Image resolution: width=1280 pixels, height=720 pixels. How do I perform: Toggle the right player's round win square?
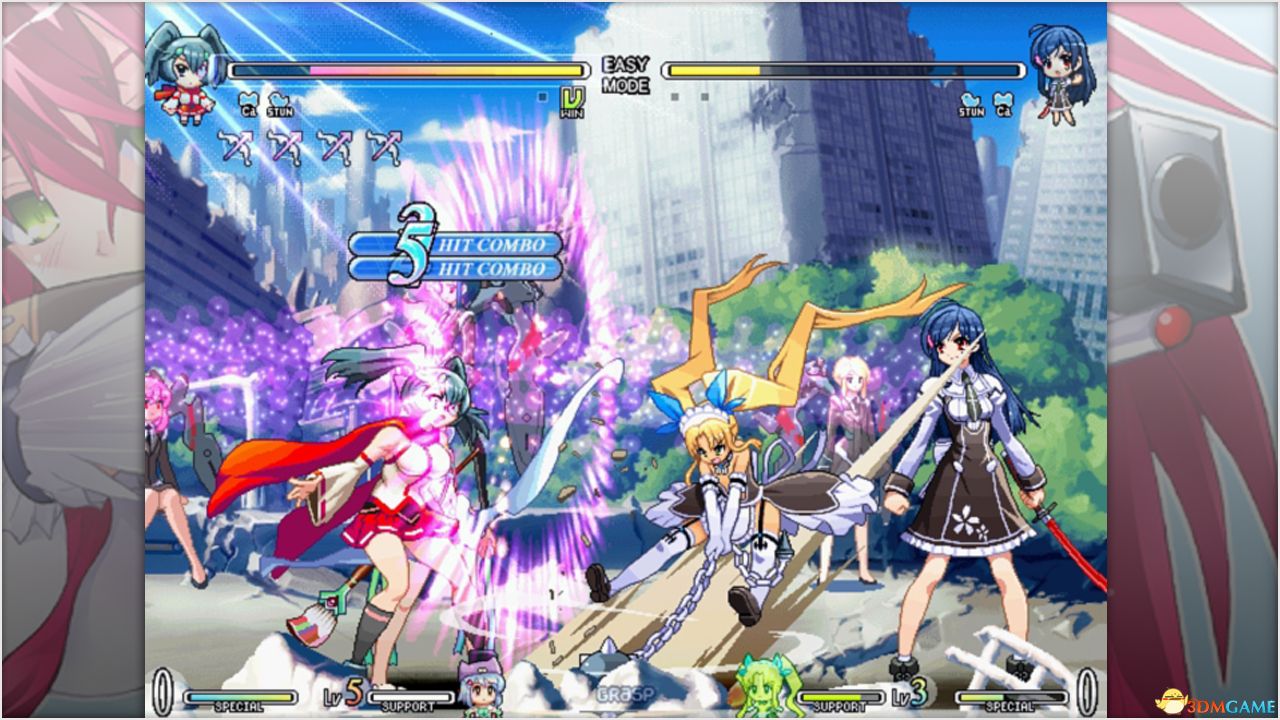[x=676, y=96]
